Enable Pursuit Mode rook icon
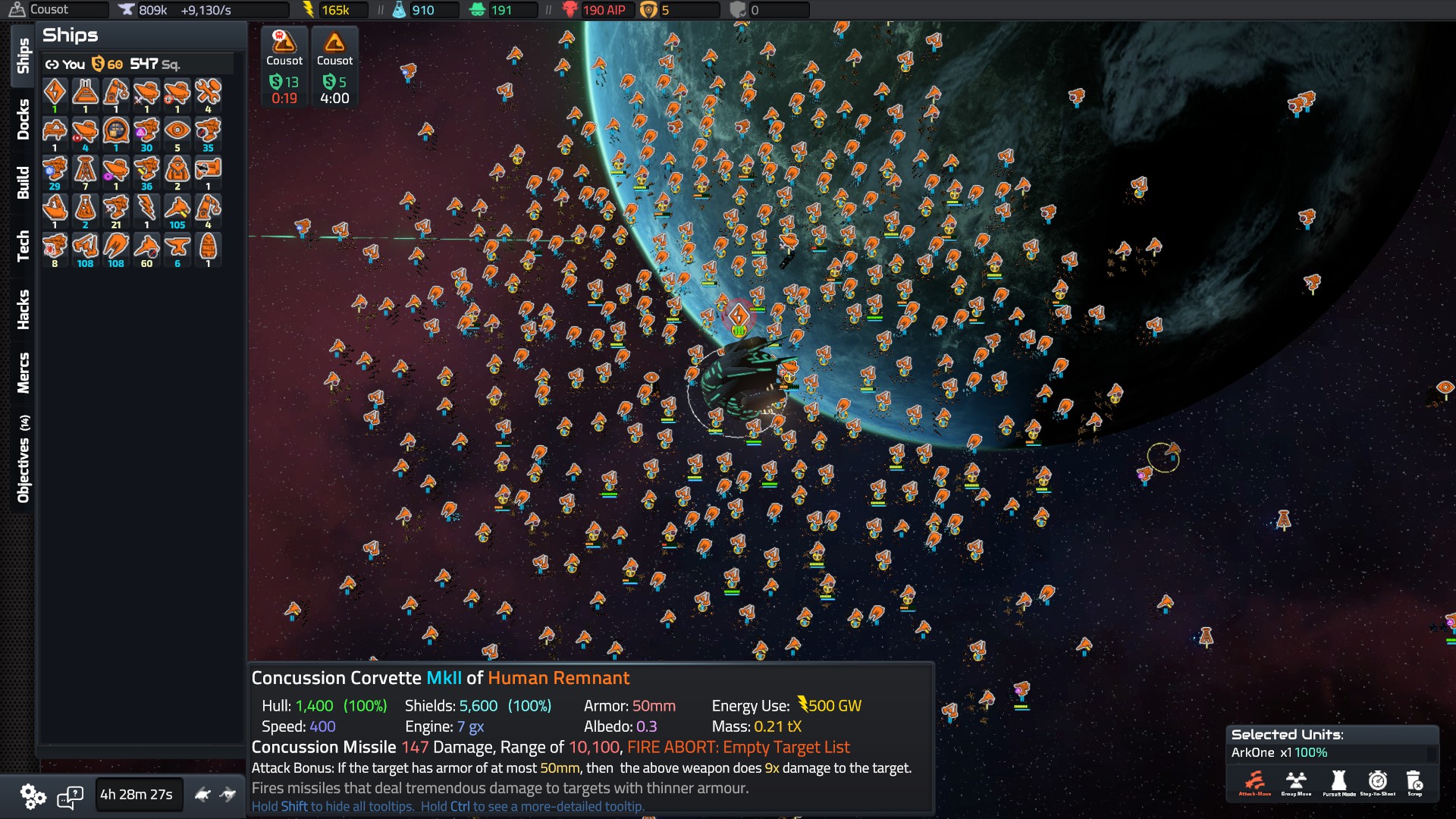This screenshot has height=819, width=1456. (1338, 782)
